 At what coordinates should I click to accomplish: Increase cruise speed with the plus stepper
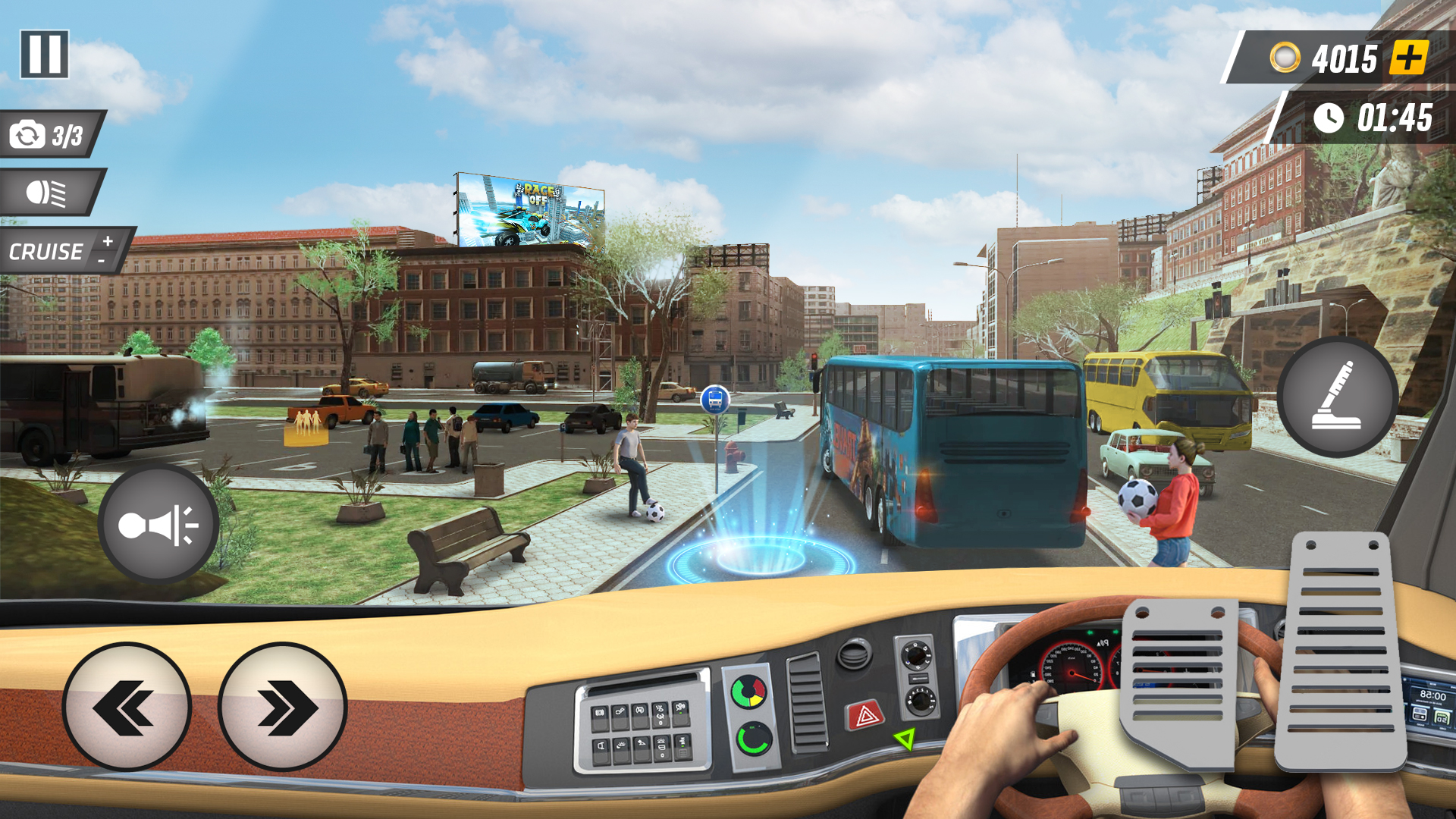pos(107,239)
